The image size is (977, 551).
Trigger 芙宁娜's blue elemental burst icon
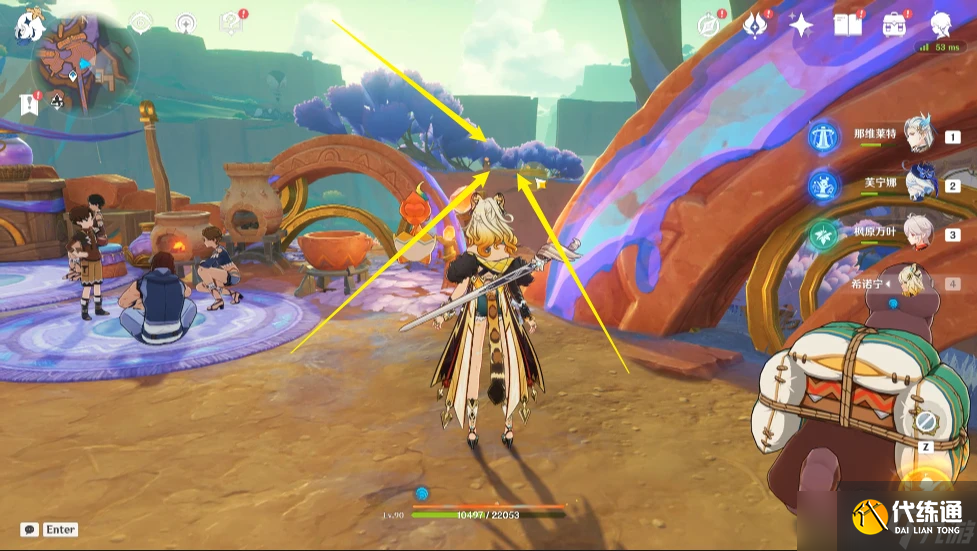(825, 185)
